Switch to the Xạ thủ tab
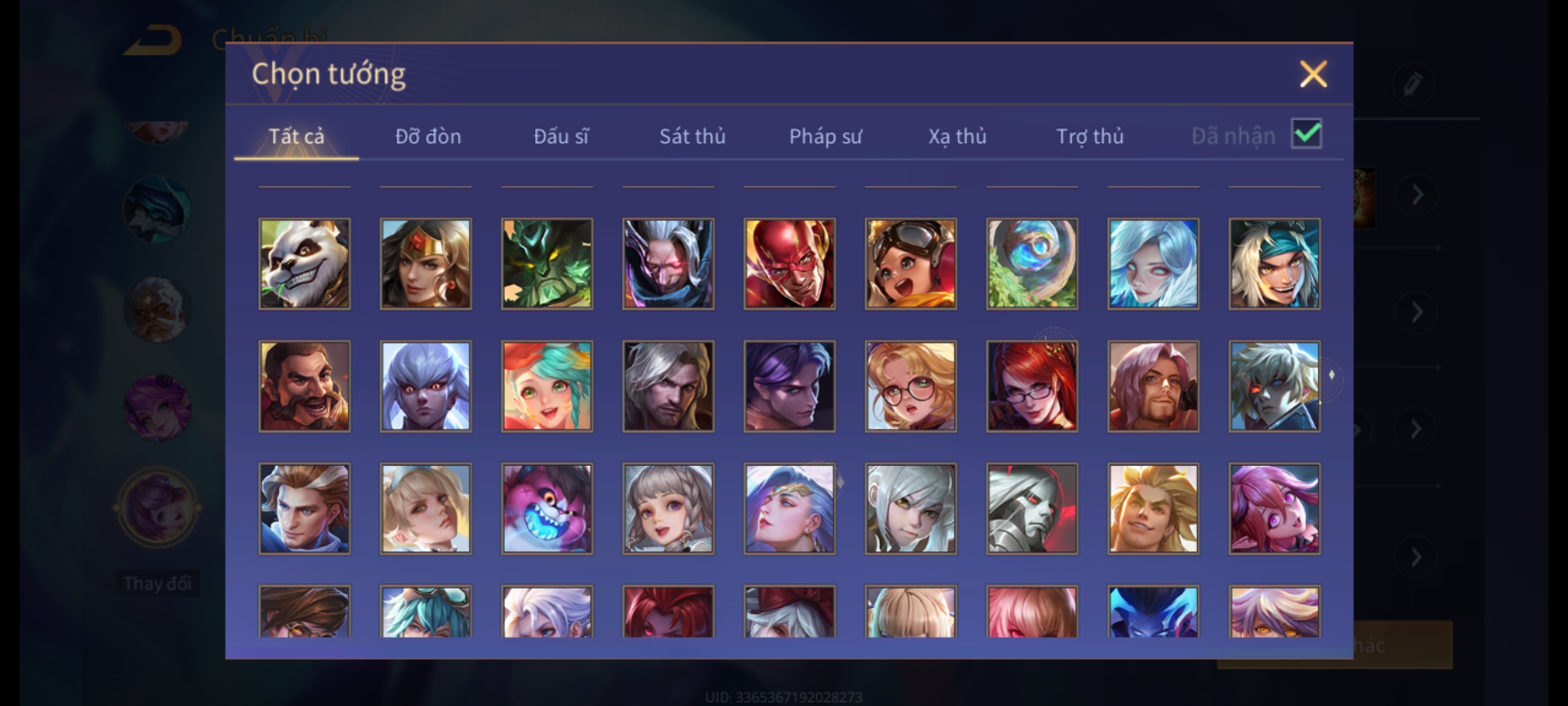Viewport: 1568px width, 706px height. [957, 136]
